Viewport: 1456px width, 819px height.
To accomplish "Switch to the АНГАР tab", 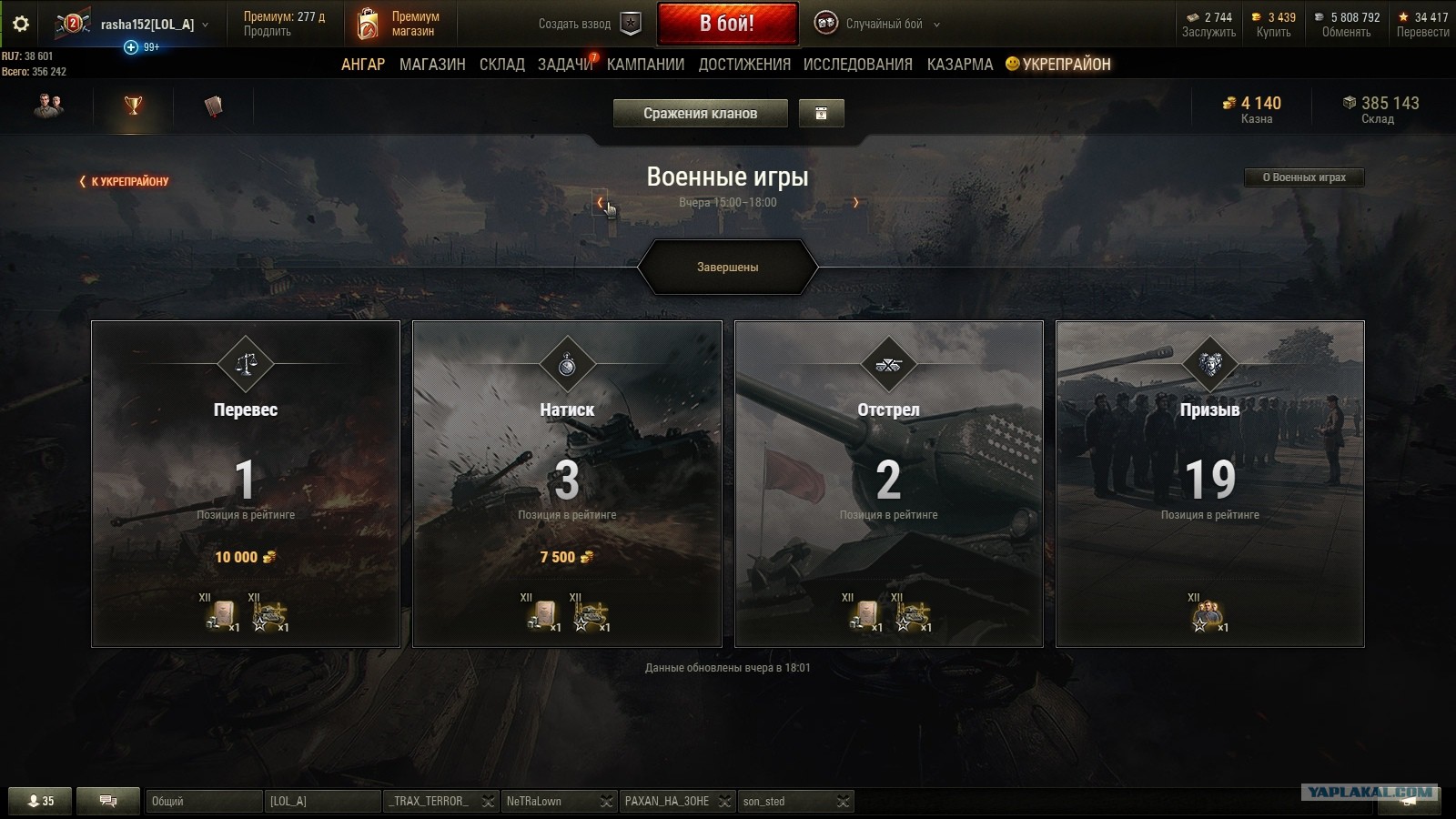I will click(363, 65).
